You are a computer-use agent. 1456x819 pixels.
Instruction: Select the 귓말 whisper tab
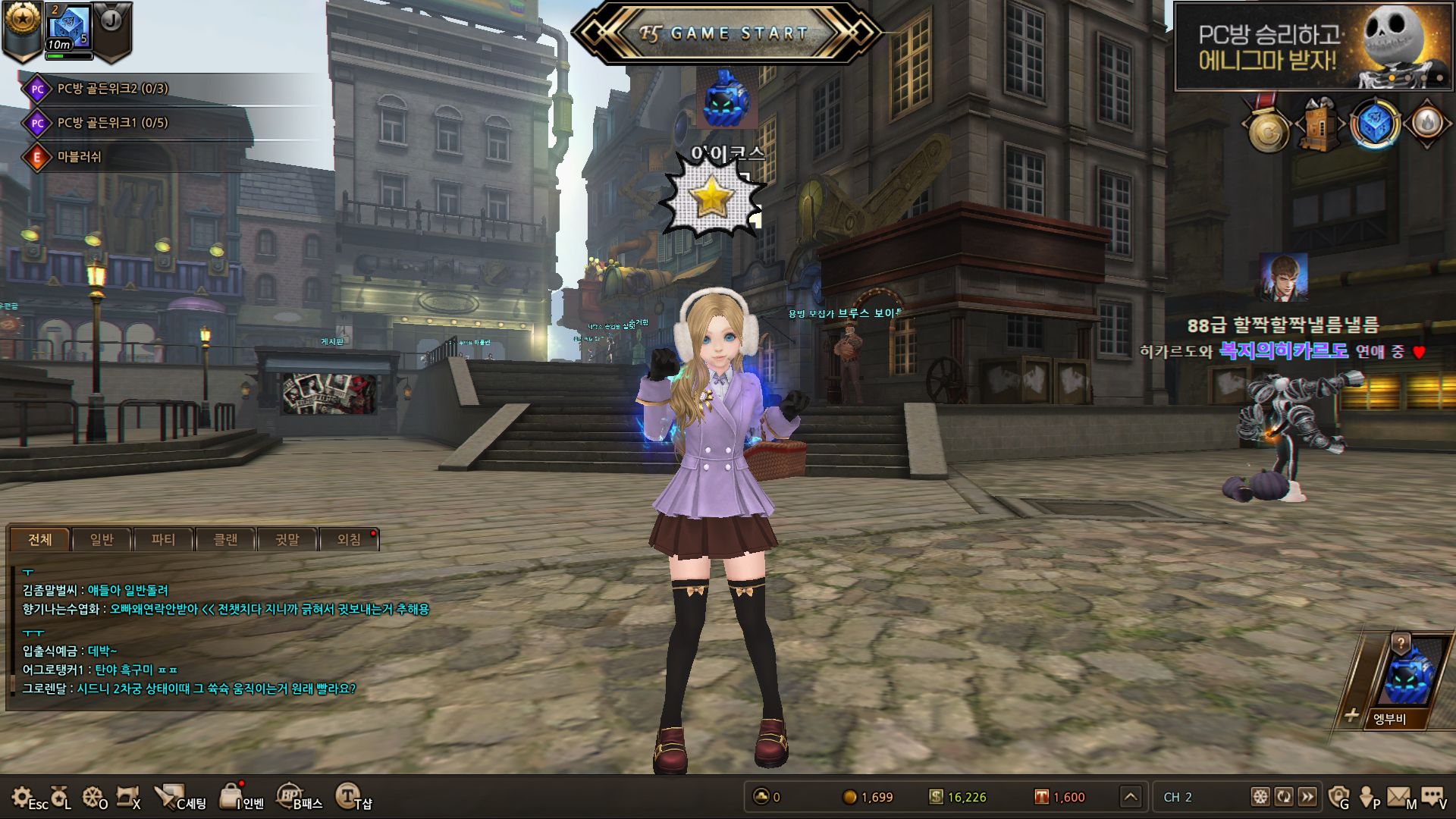point(287,539)
